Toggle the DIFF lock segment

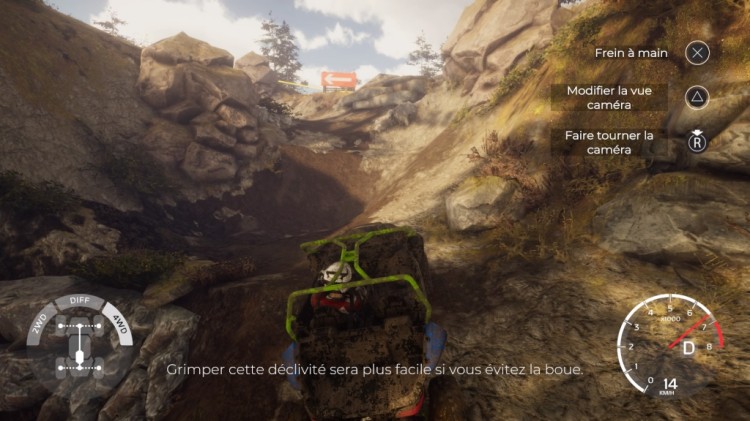pos(80,300)
